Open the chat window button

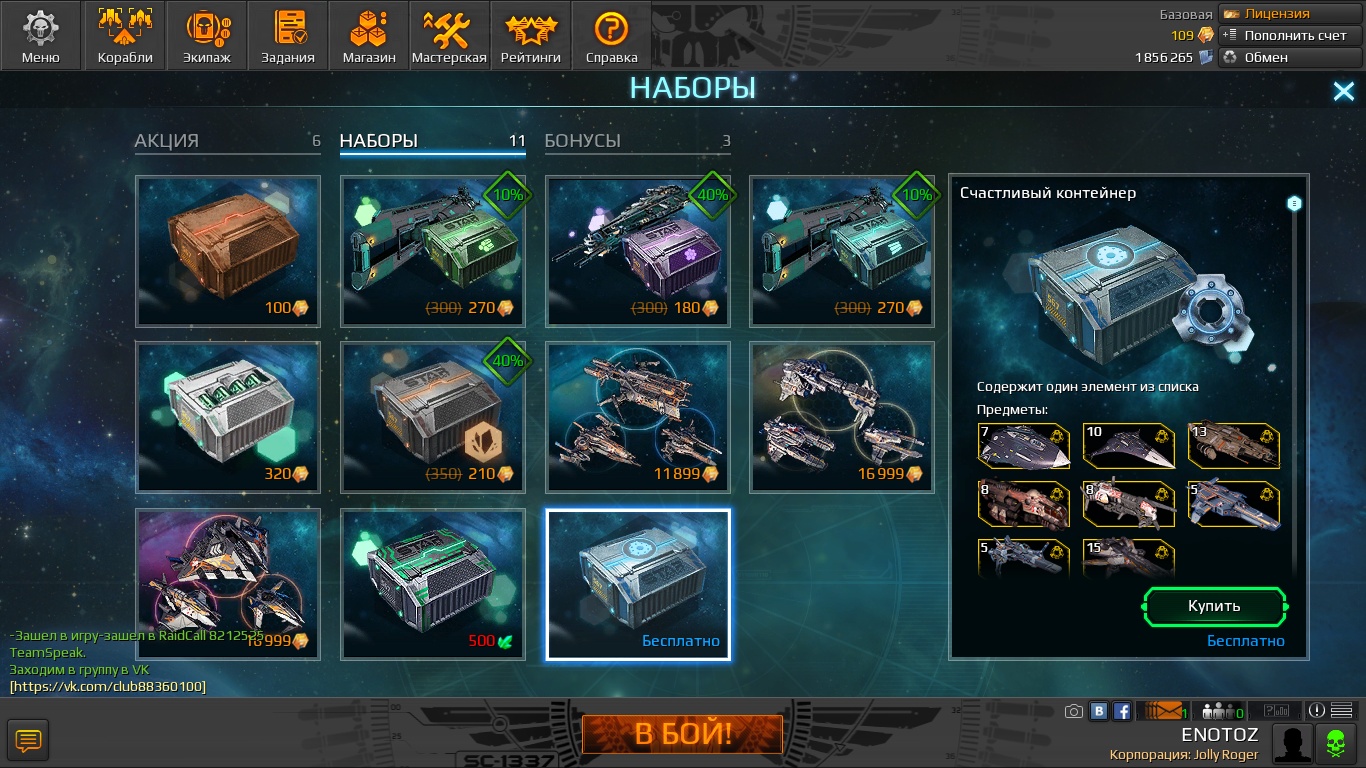click(28, 741)
